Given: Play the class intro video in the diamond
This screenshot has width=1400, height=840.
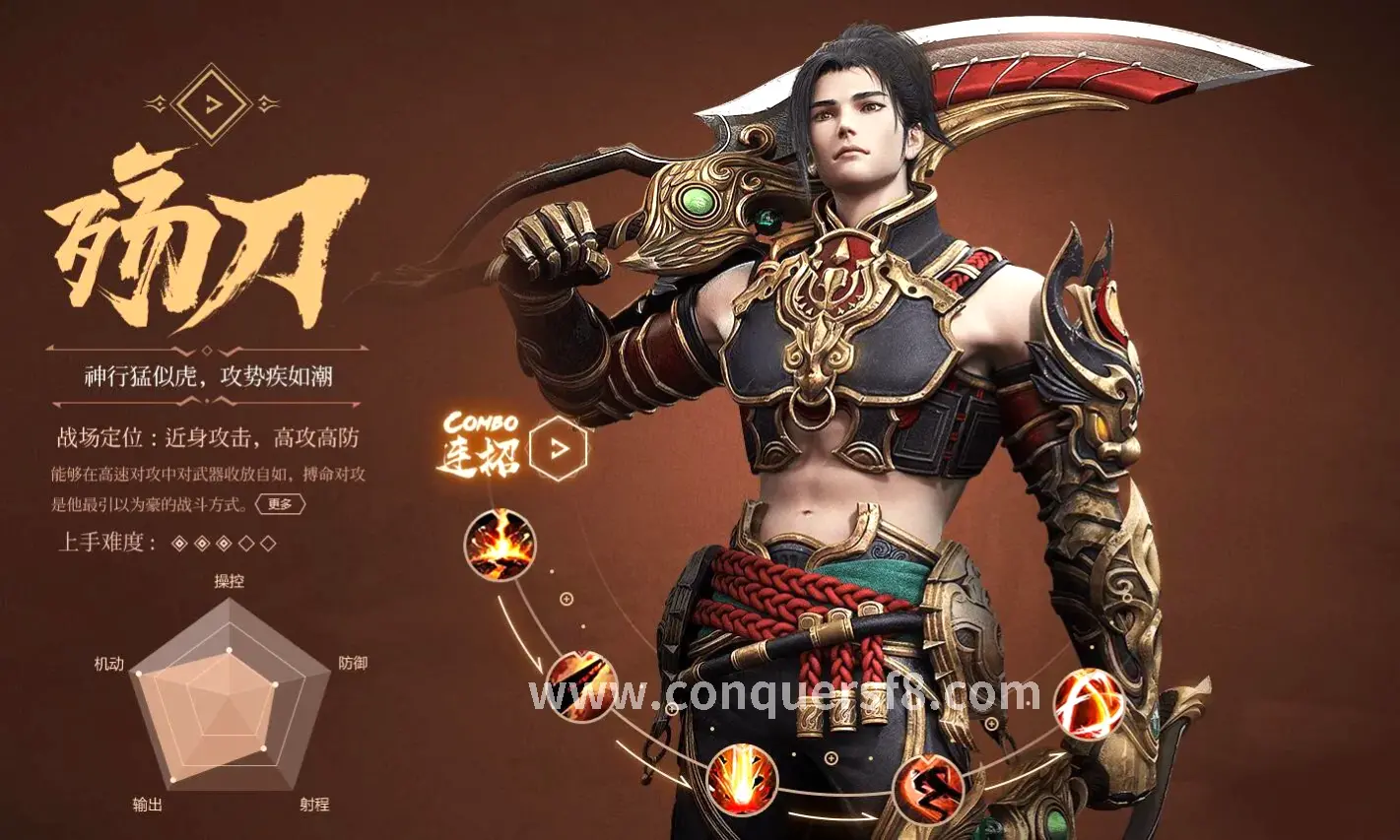Looking at the screenshot, I should click(212, 103).
